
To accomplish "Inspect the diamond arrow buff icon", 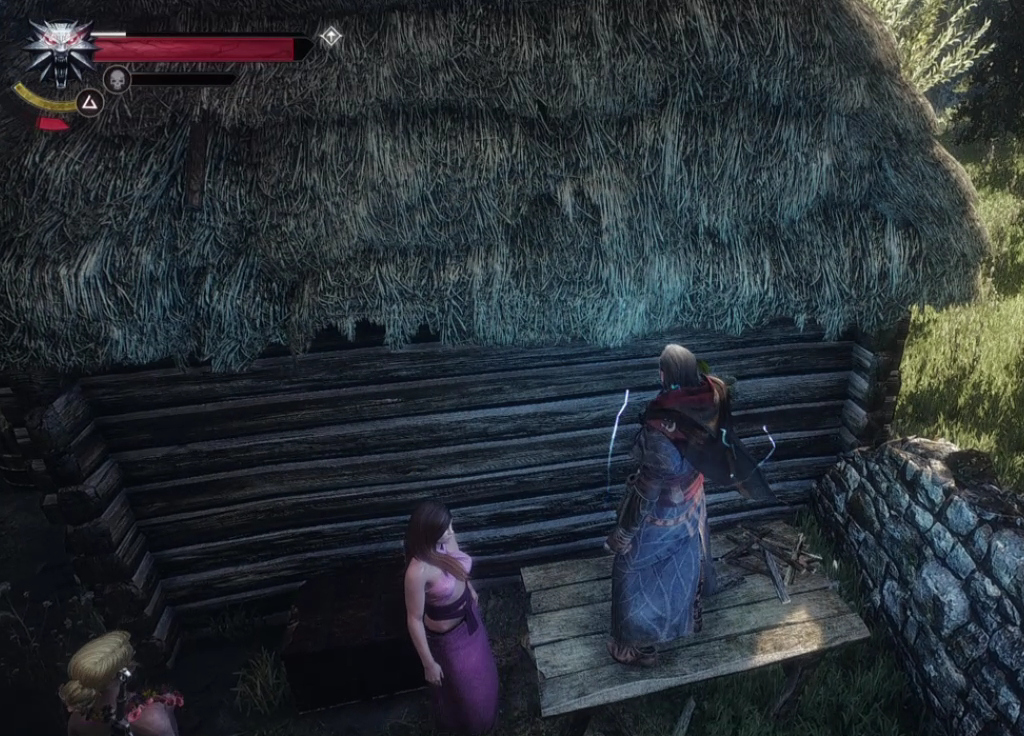I will click(x=330, y=37).
